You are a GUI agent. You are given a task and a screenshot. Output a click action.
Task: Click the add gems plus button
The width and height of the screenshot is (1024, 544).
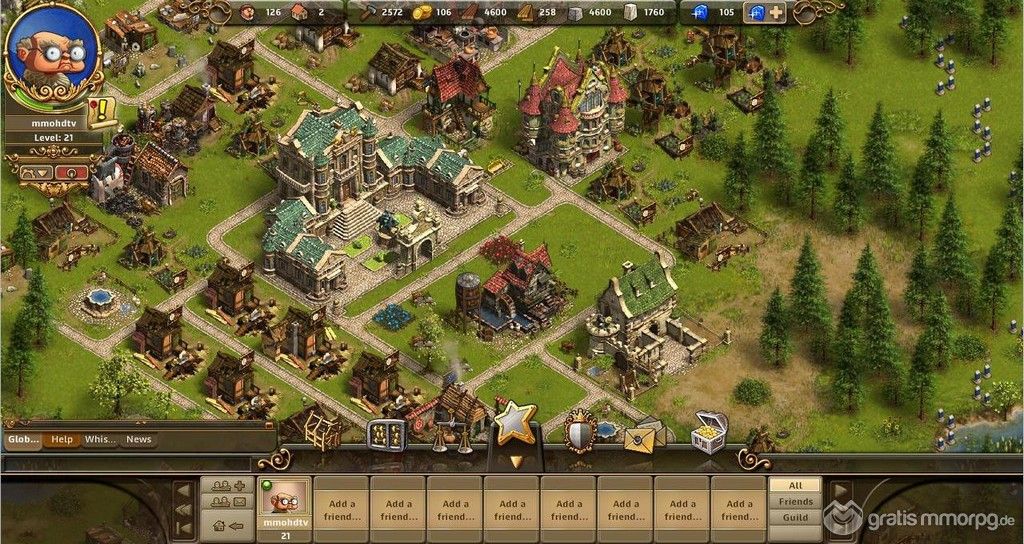[x=776, y=13]
